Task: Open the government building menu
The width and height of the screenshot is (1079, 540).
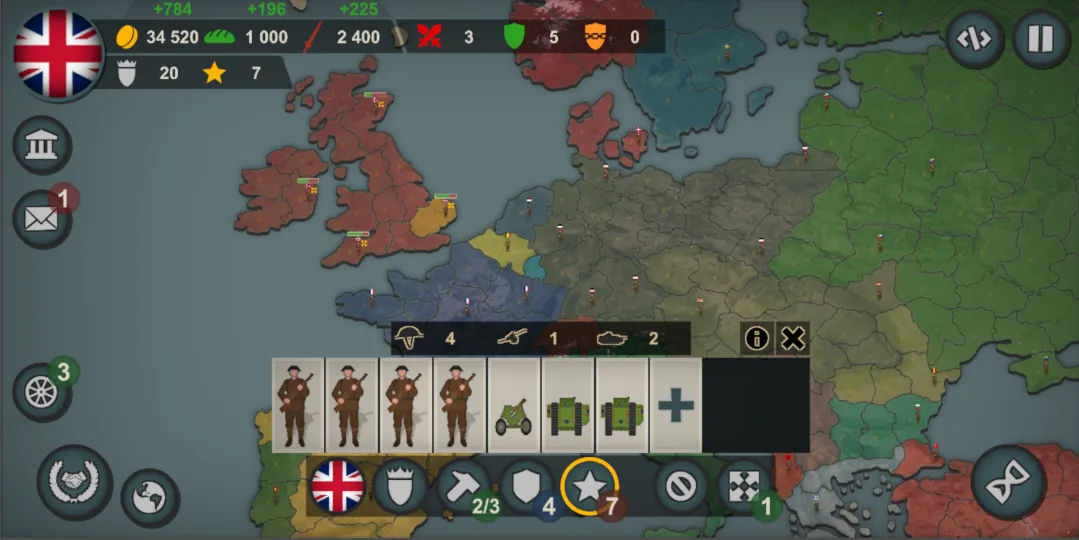Action: [x=42, y=147]
